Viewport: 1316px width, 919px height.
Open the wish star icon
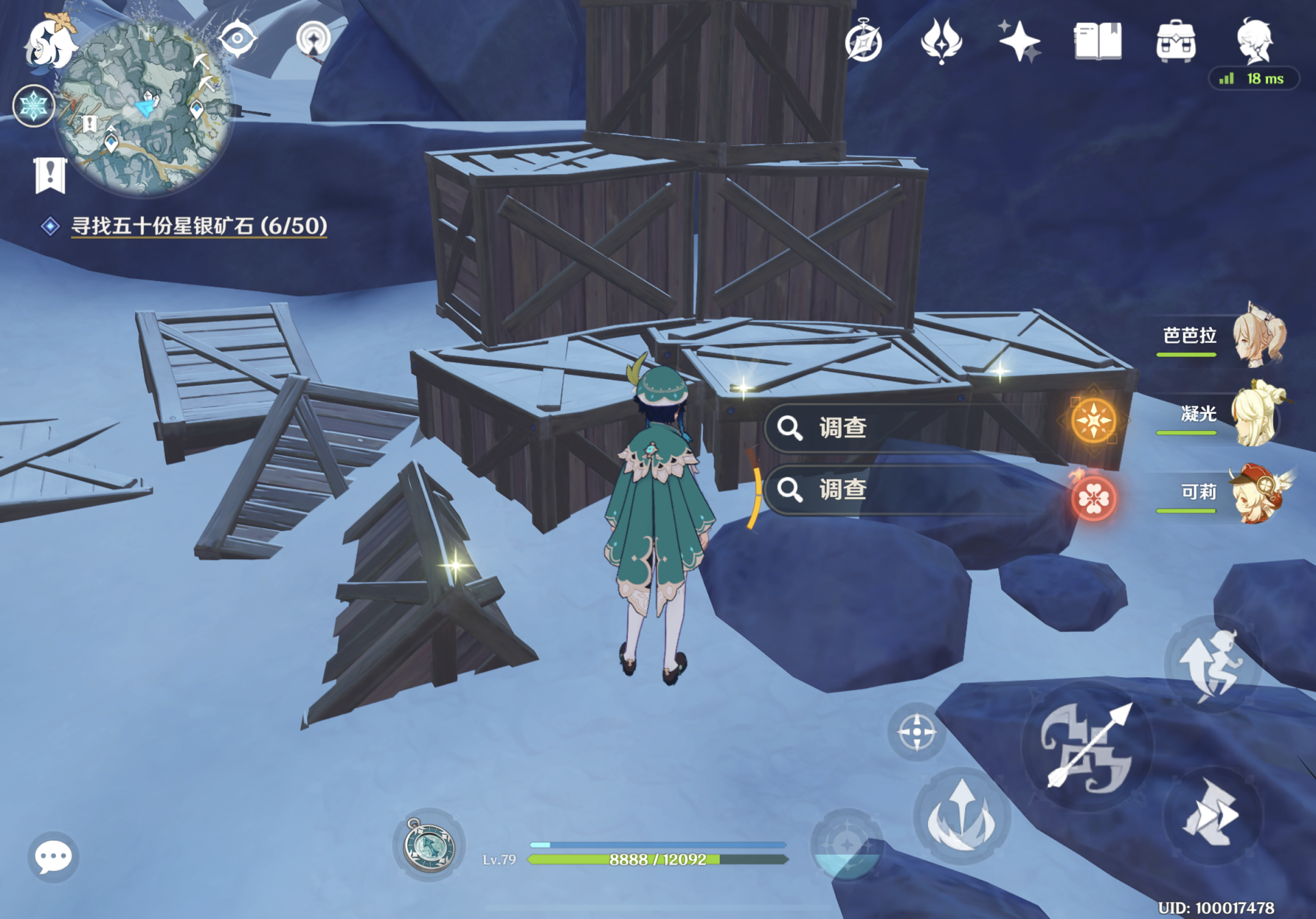[x=1019, y=41]
